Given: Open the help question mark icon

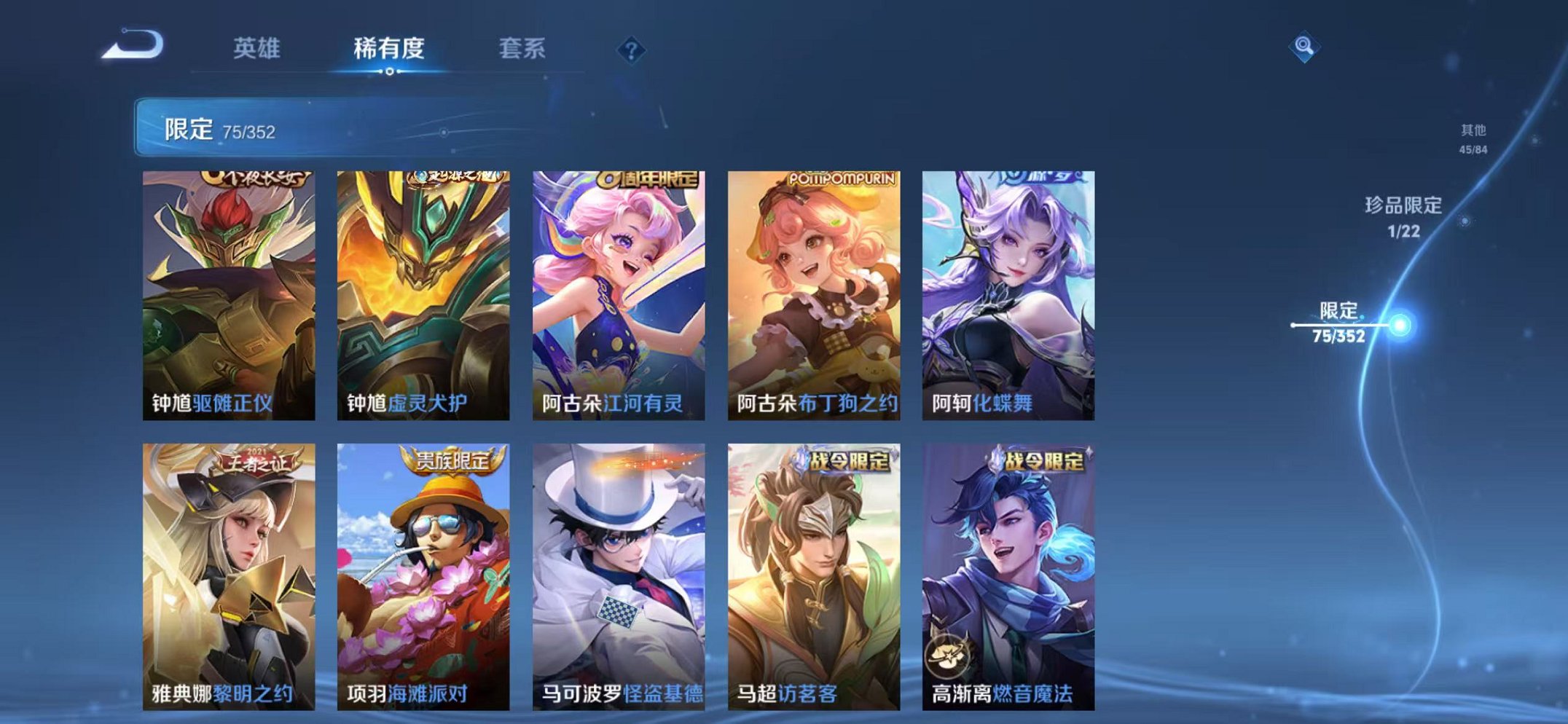Looking at the screenshot, I should (x=632, y=49).
